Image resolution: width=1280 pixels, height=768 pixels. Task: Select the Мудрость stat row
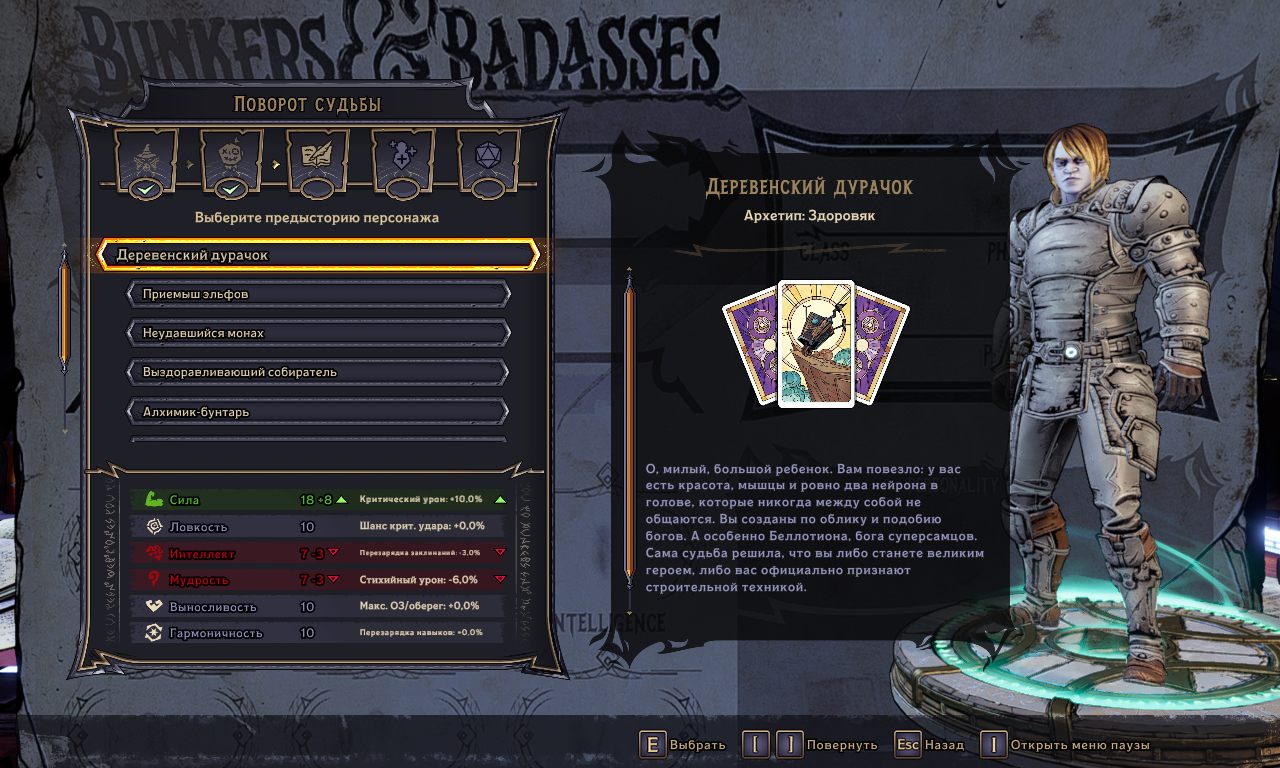point(318,580)
